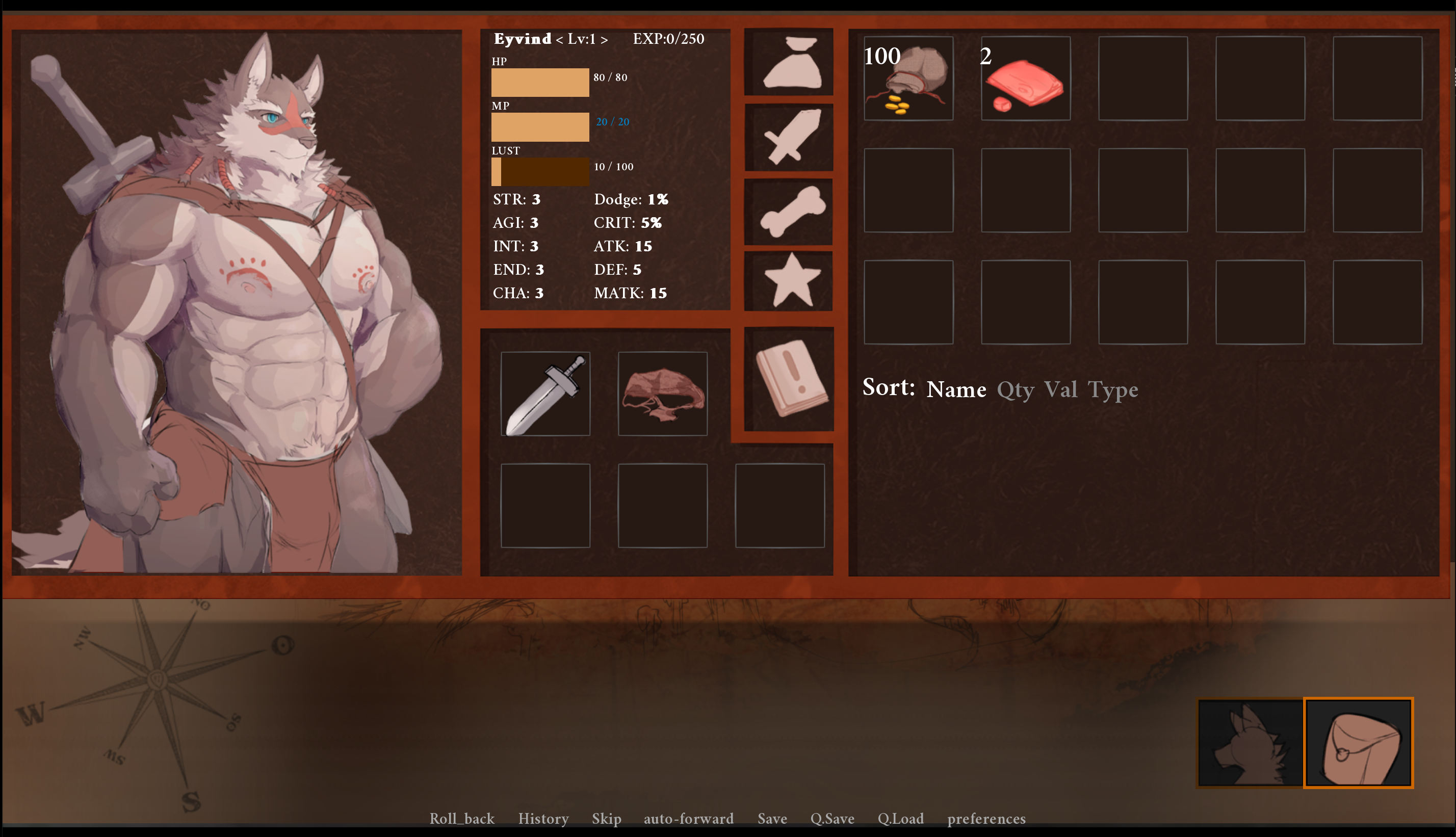The width and height of the screenshot is (1456, 837).
Task: Click the equipped sword slot
Action: 545,394
